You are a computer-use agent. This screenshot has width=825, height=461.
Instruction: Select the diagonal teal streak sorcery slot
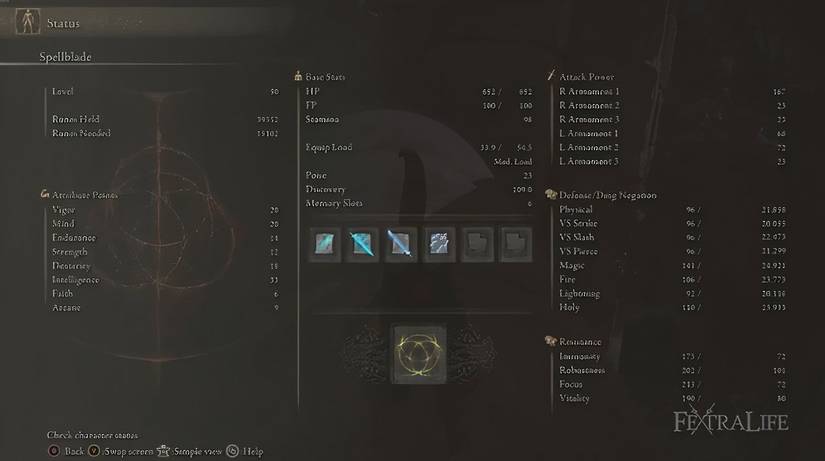(363, 242)
